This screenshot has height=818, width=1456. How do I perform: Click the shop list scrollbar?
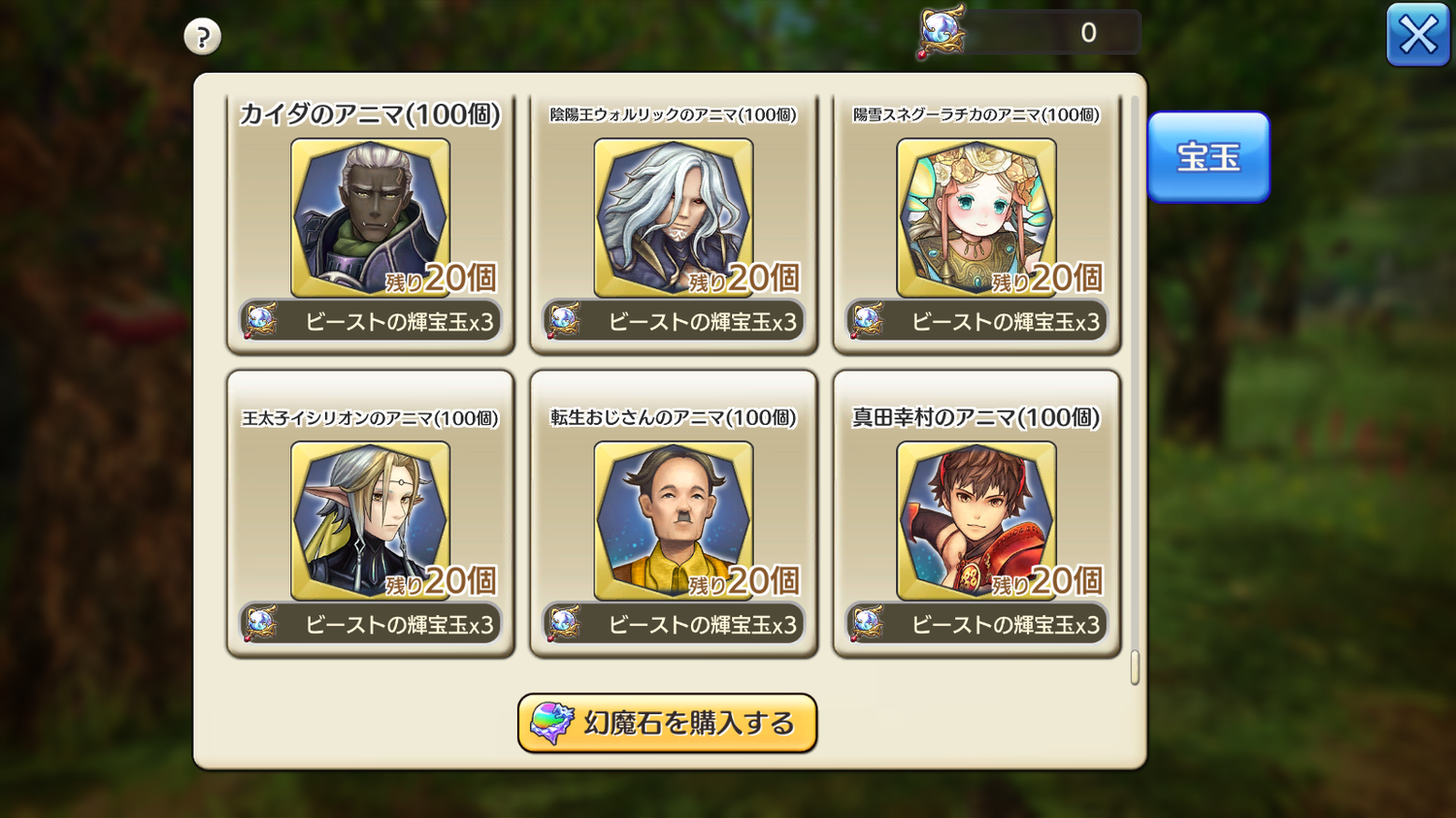click(x=1134, y=667)
